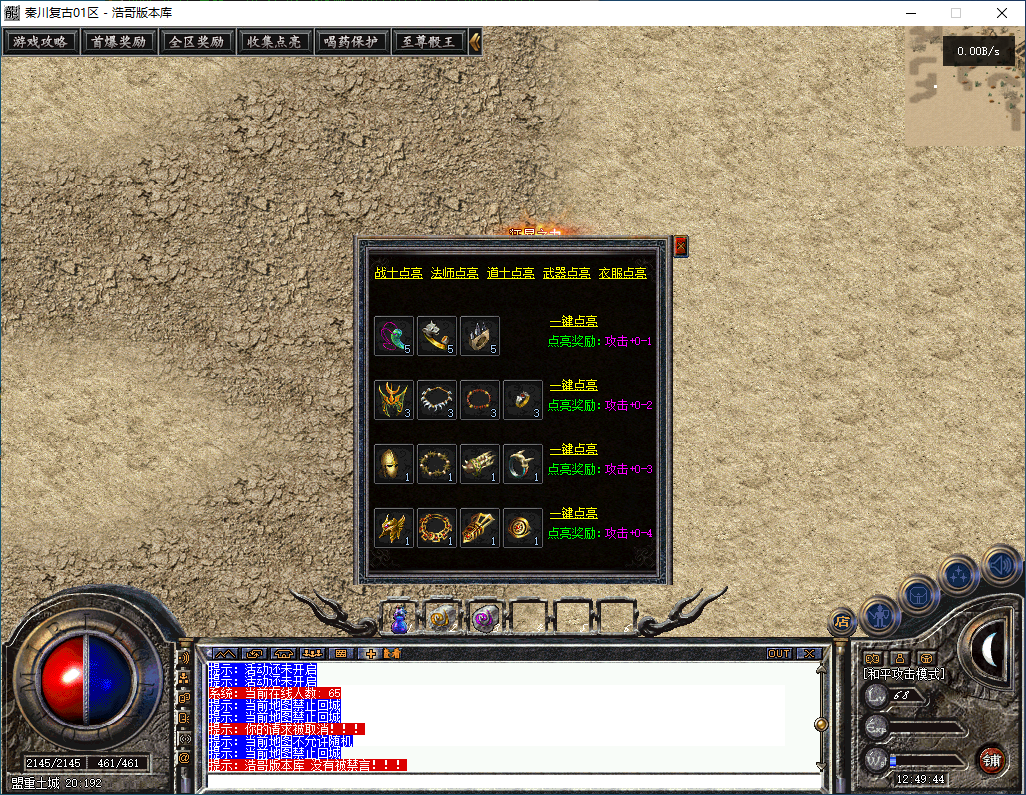Image resolution: width=1026 pixels, height=795 pixels.
Task: Switch to the 法师点亮 mage tab
Action: [x=454, y=273]
